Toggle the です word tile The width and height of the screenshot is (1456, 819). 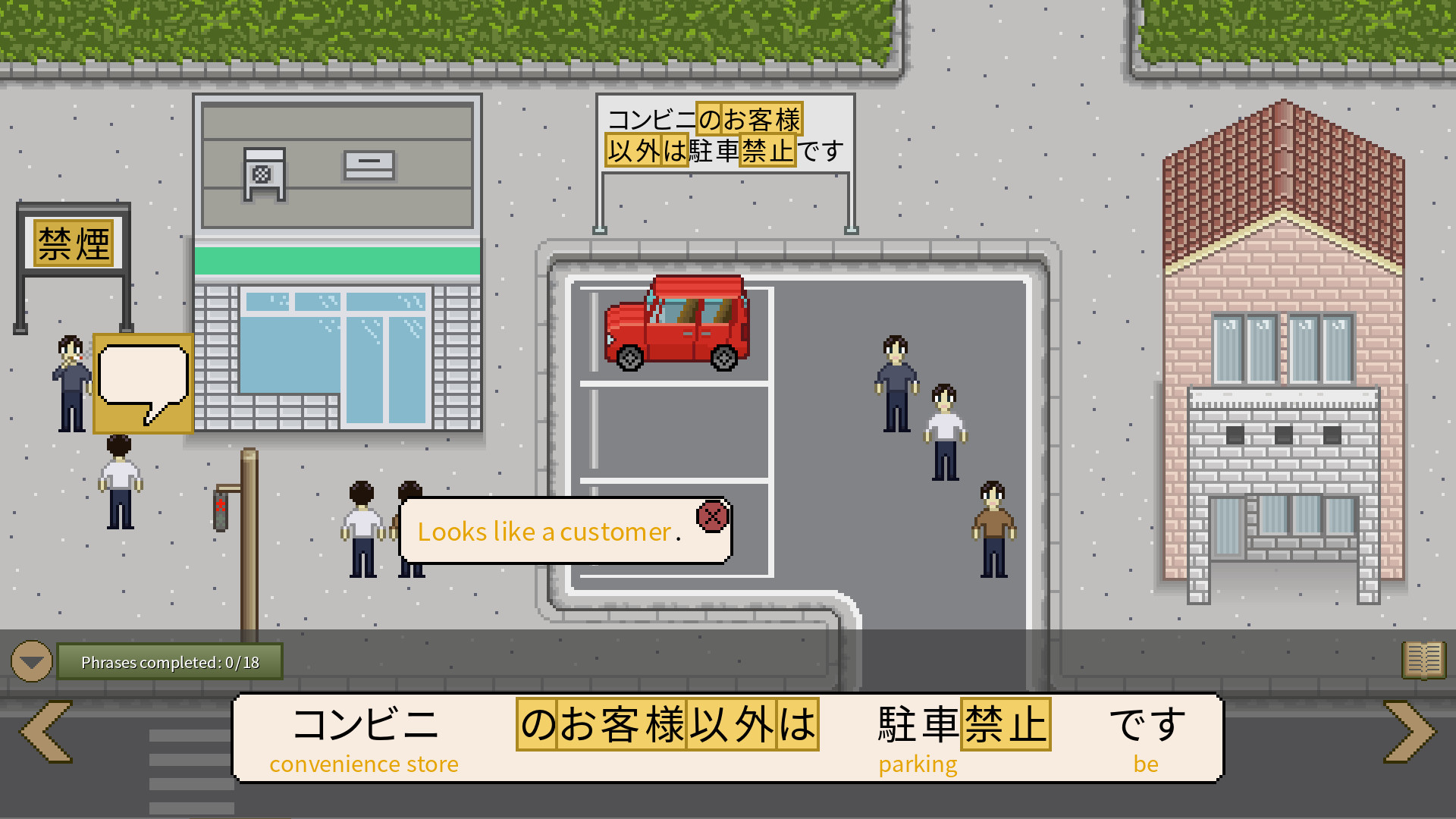point(1147,724)
